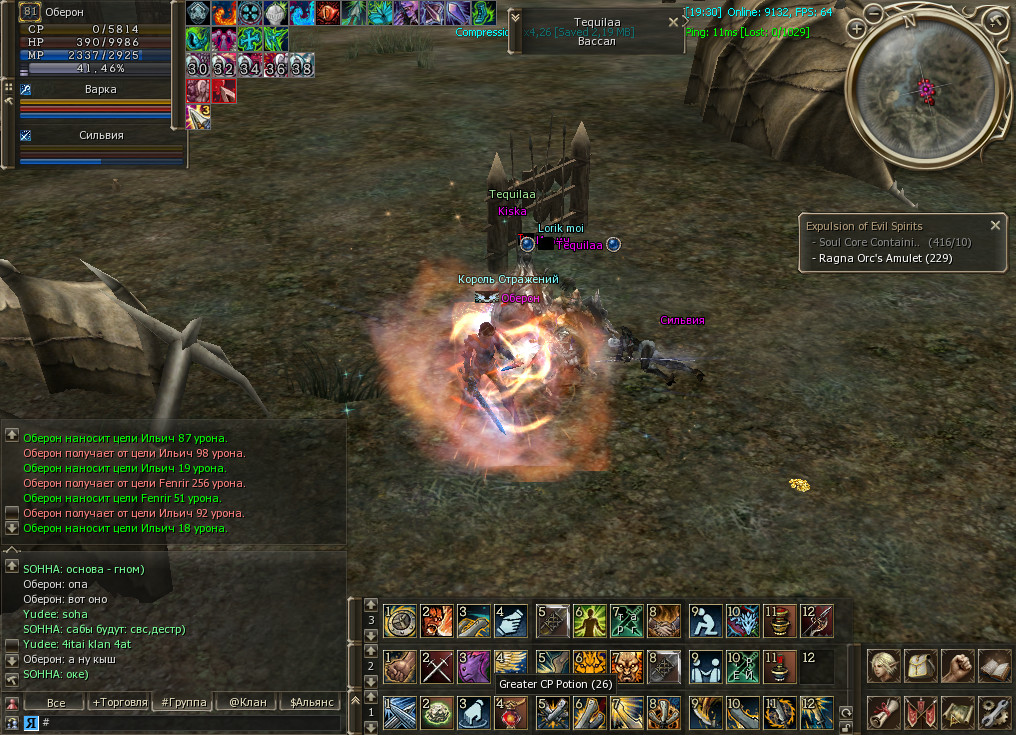Select party member Сильвия in party panel

point(101,136)
